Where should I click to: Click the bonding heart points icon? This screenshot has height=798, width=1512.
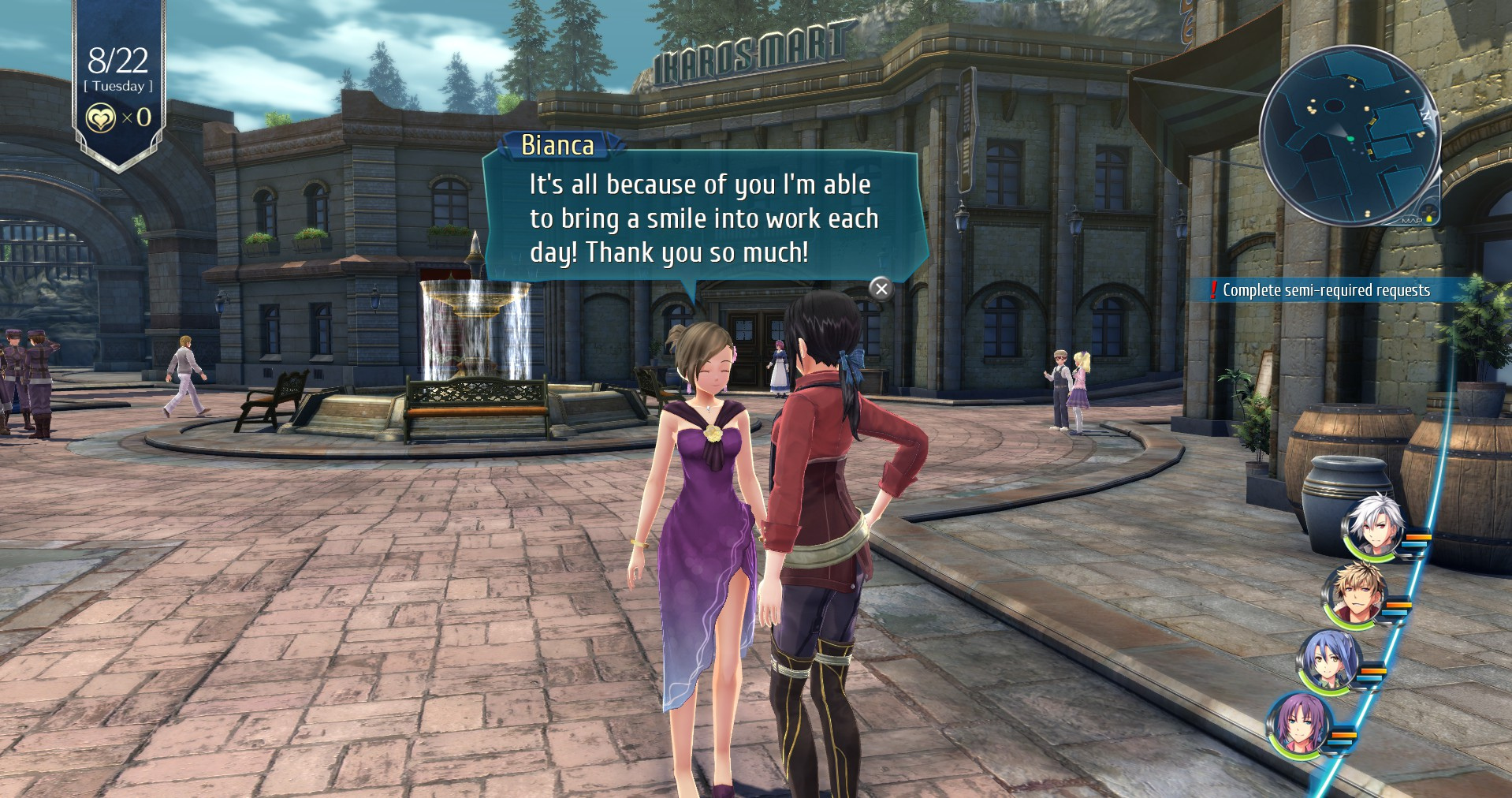point(100,118)
